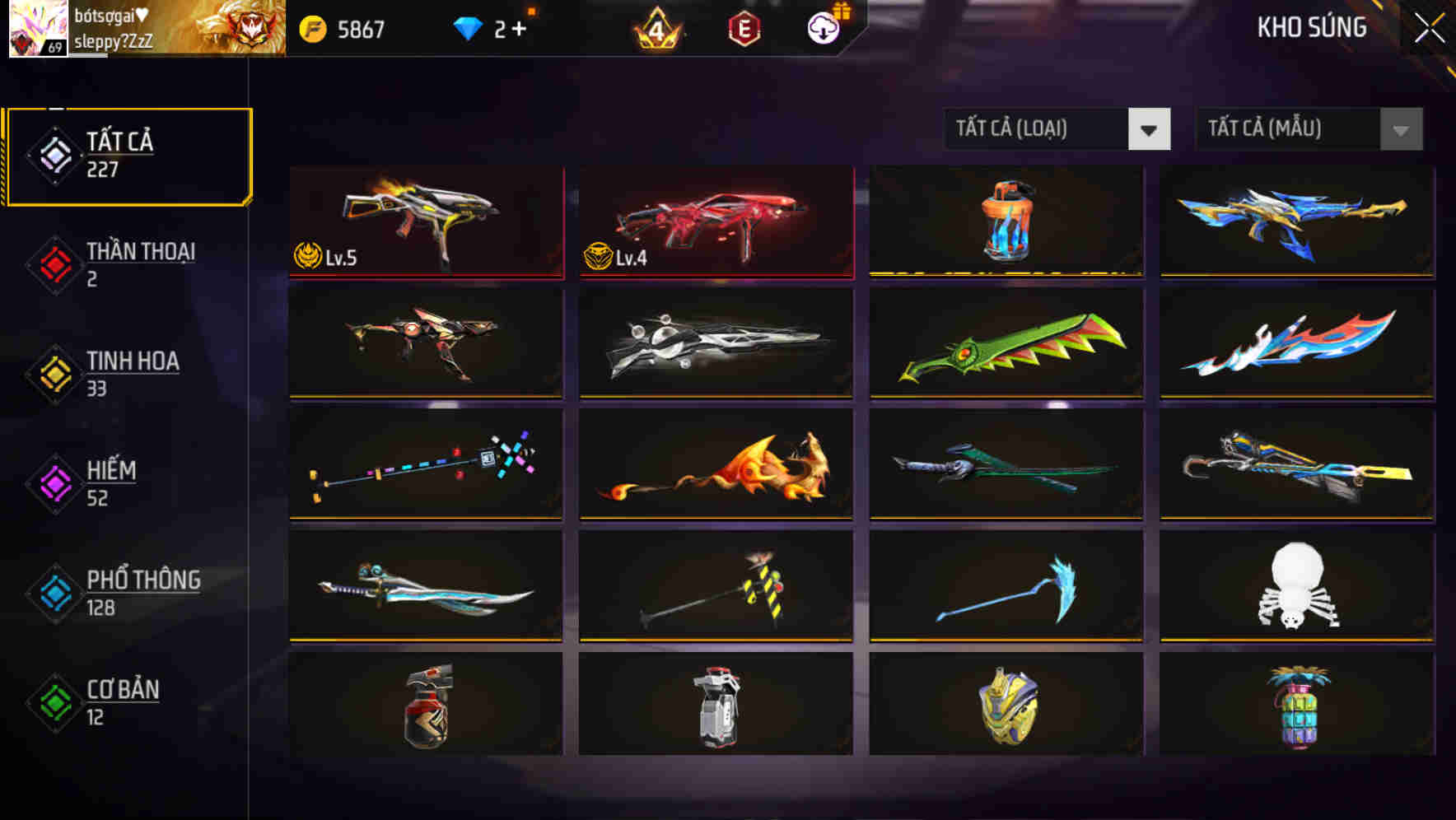Click the diamond currency icon
This screenshot has height=820, width=1456.
click(x=467, y=27)
